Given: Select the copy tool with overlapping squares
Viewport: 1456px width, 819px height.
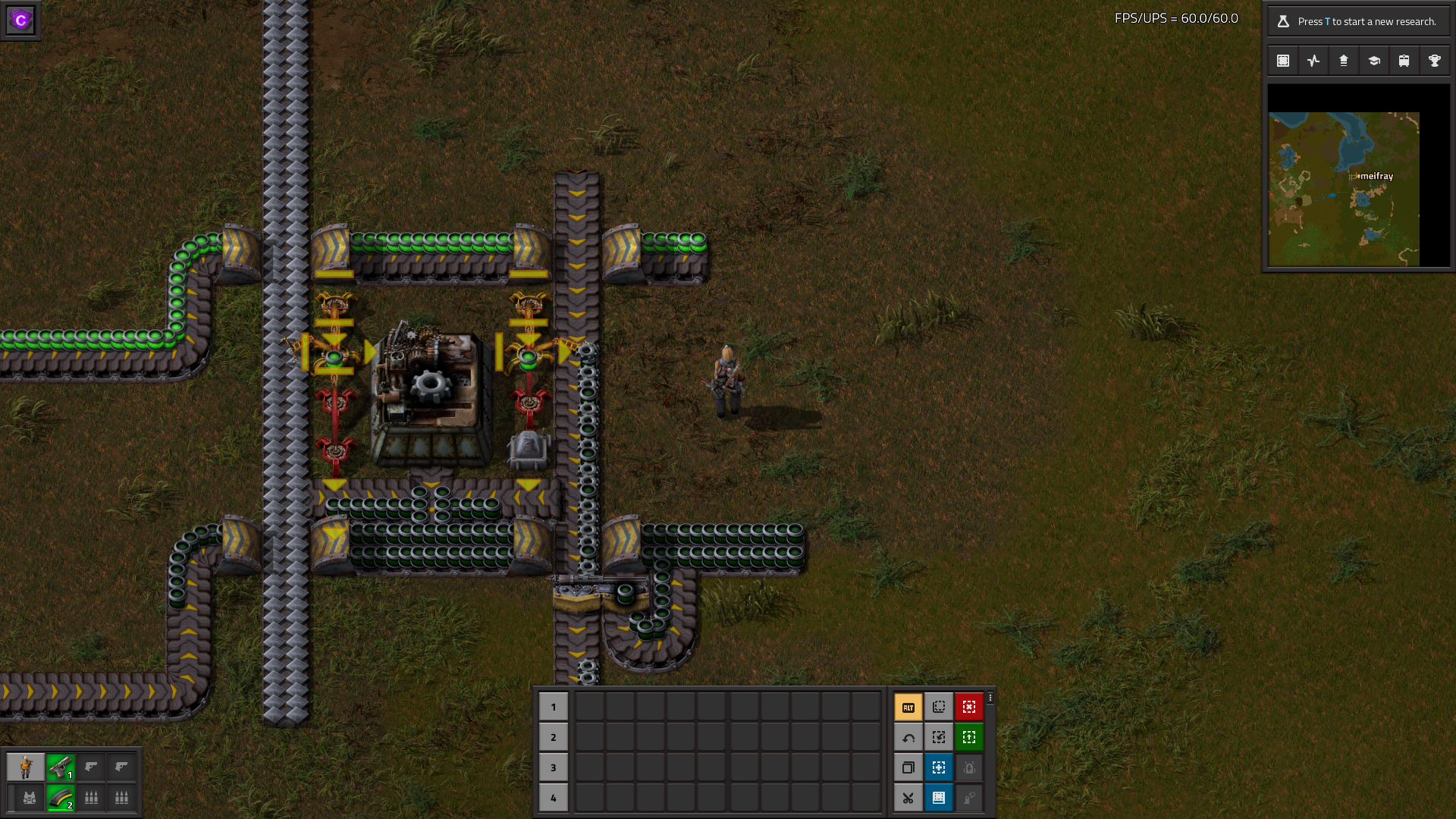Looking at the screenshot, I should click(x=908, y=767).
